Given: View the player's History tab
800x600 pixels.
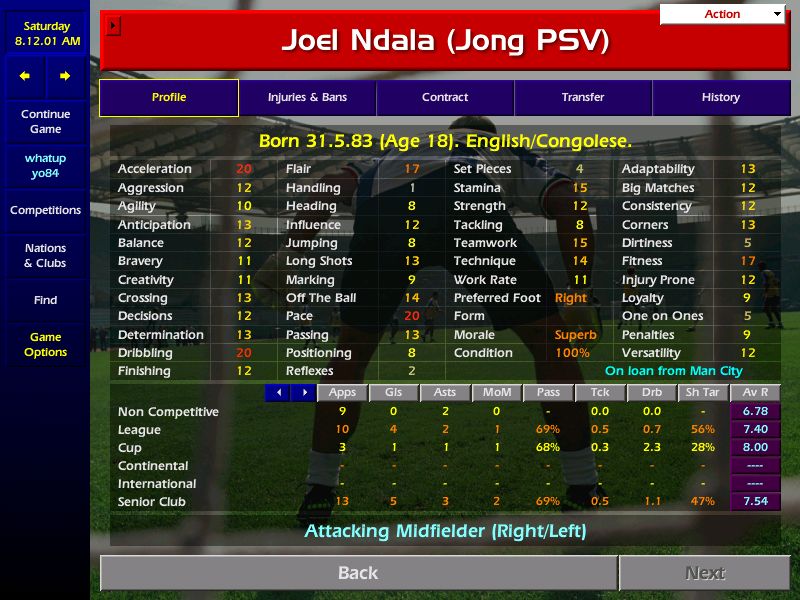Looking at the screenshot, I should coord(720,98).
